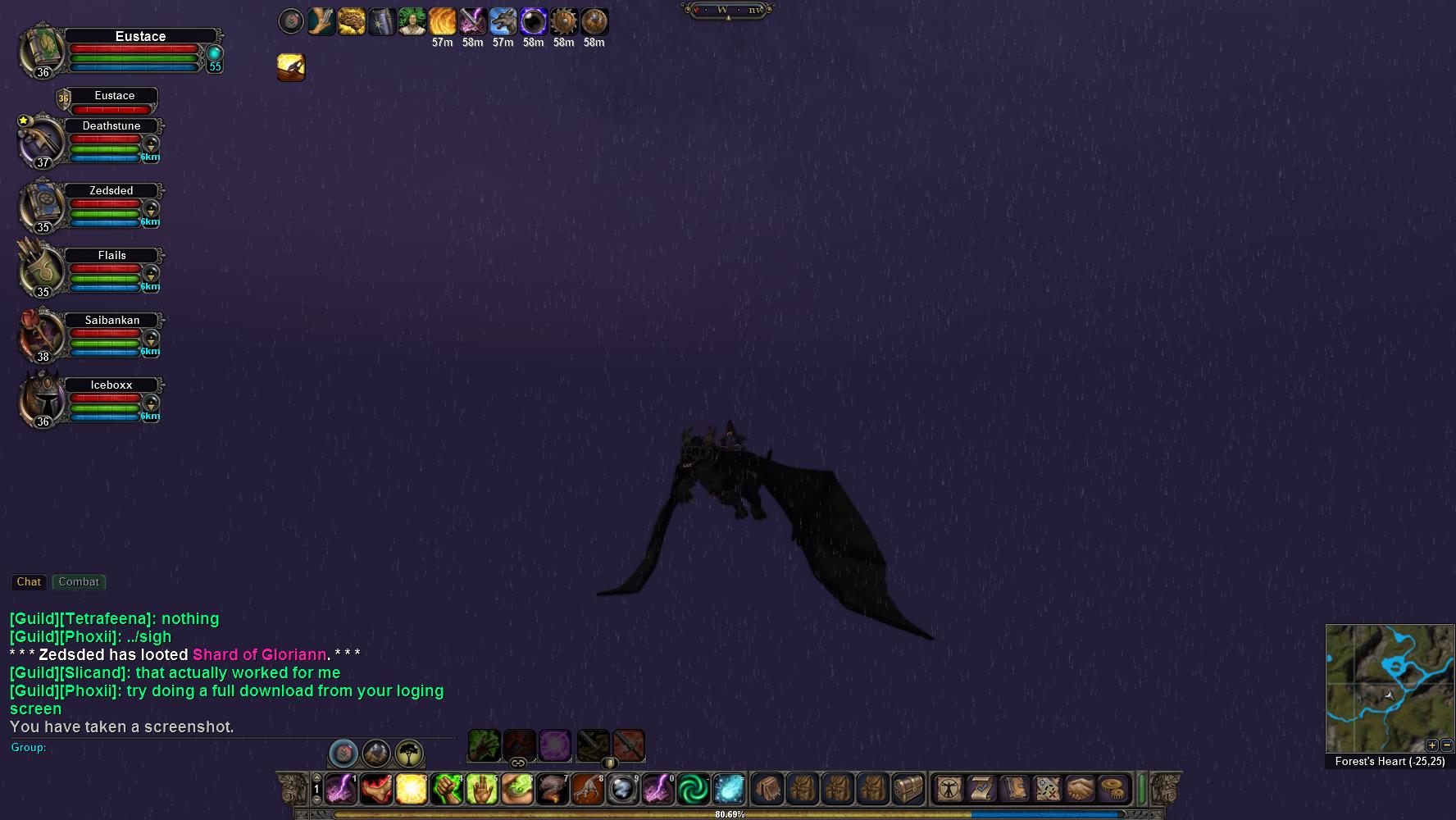Click the handshake social icon

click(x=1080, y=789)
